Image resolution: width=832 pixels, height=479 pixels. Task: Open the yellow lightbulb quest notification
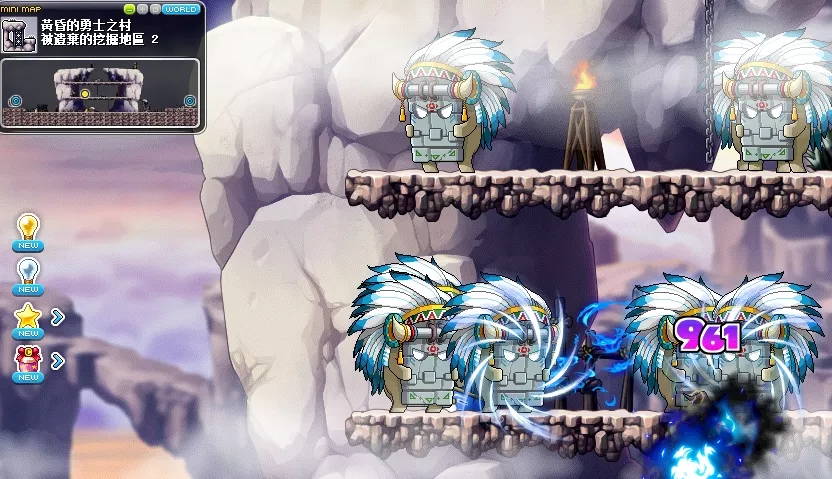(28, 228)
